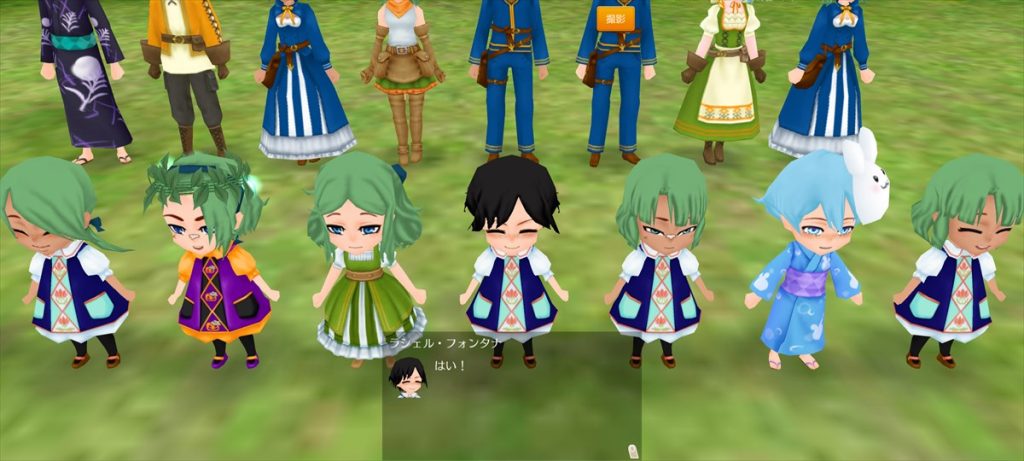Screen dimensions: 1024x461
Task: Advance dialogue with the small continue icon
Action: [631, 450]
